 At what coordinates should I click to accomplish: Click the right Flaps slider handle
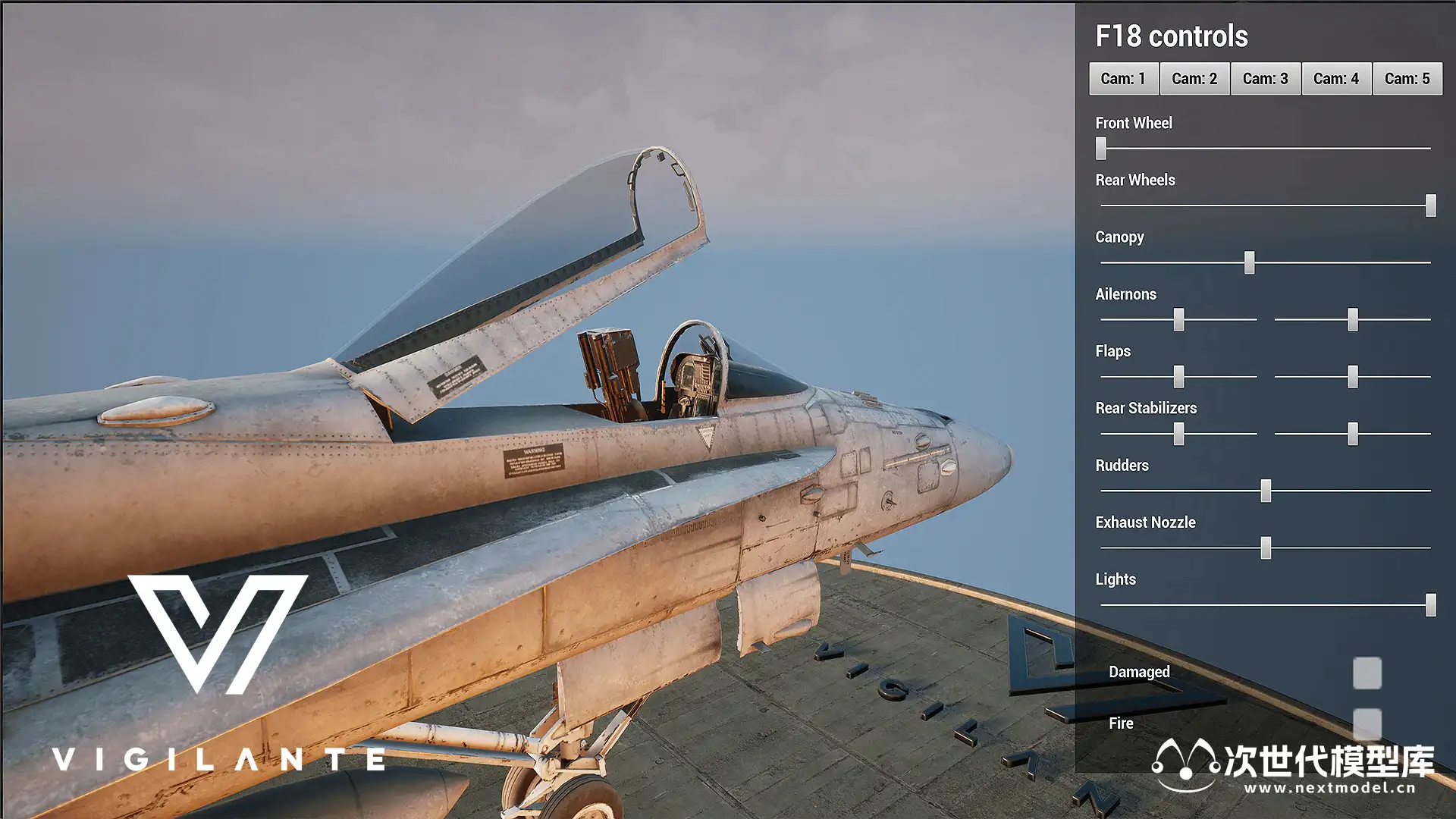tap(1352, 376)
